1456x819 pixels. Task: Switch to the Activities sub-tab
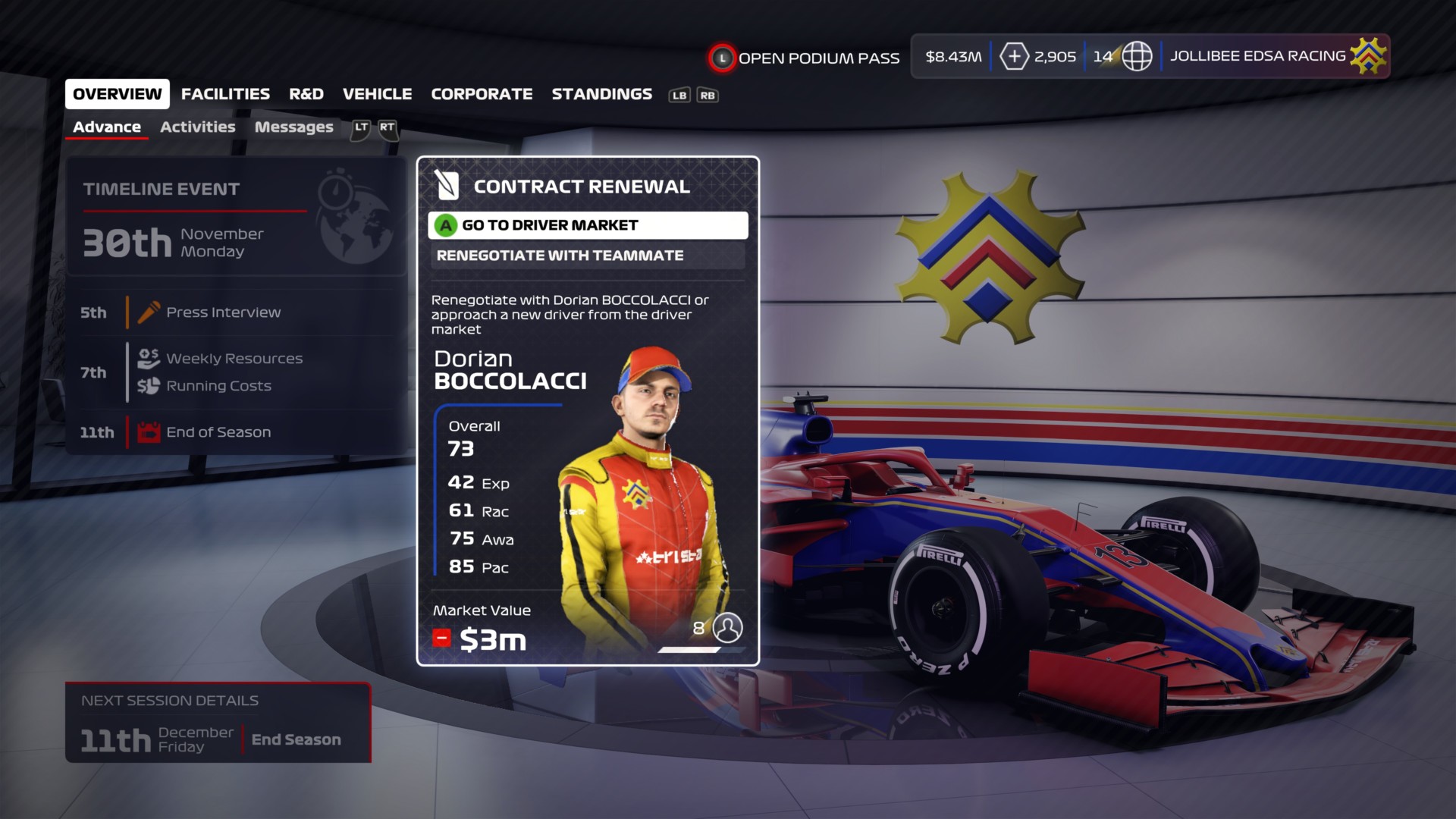(197, 127)
